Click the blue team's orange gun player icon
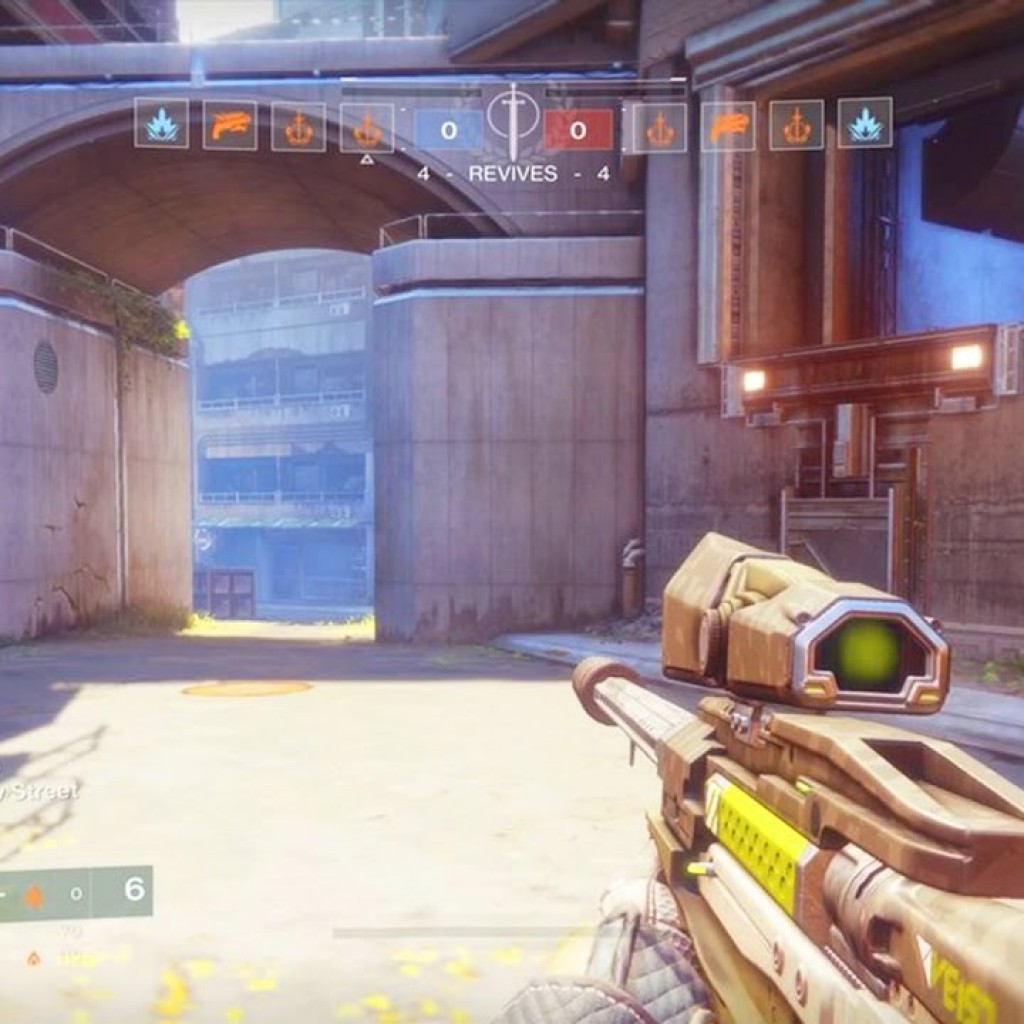1024x1024 pixels. (x=230, y=126)
